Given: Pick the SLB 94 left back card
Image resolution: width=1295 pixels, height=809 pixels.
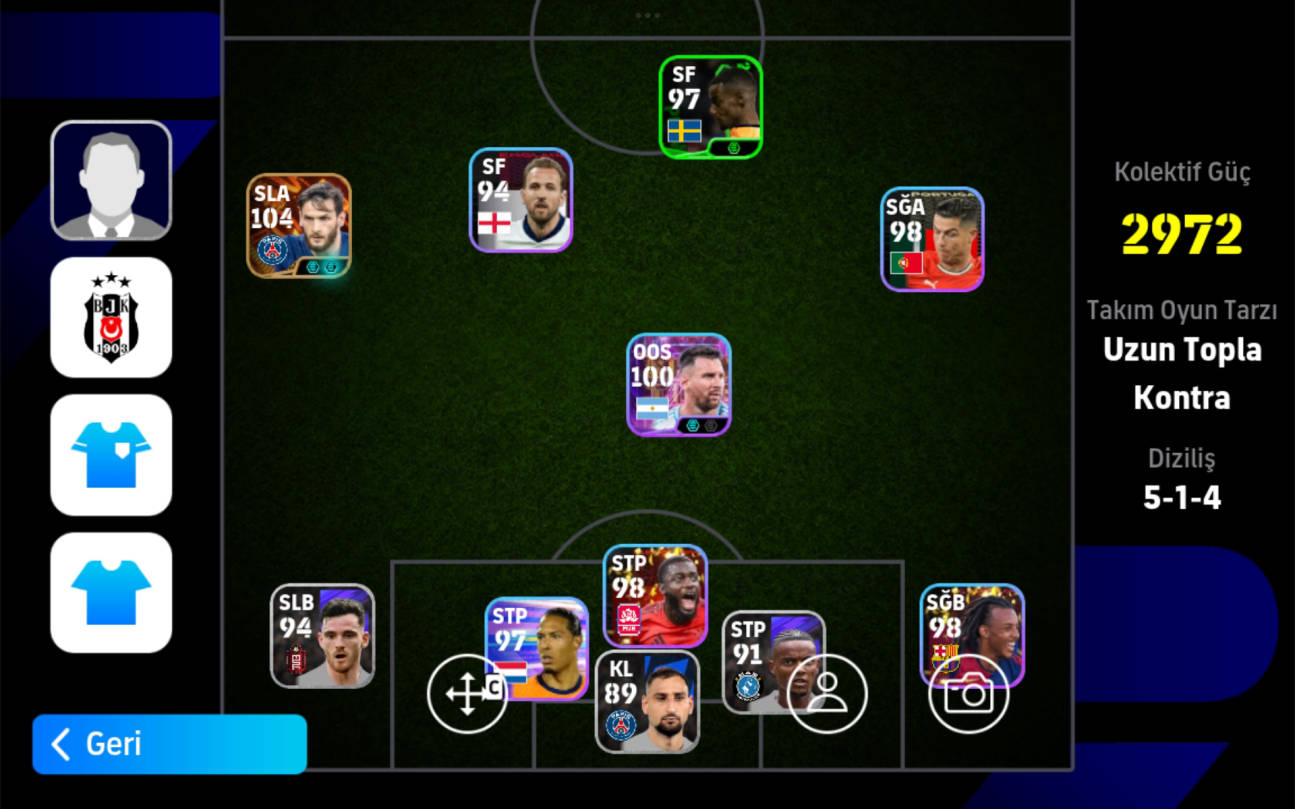Looking at the screenshot, I should (322, 636).
